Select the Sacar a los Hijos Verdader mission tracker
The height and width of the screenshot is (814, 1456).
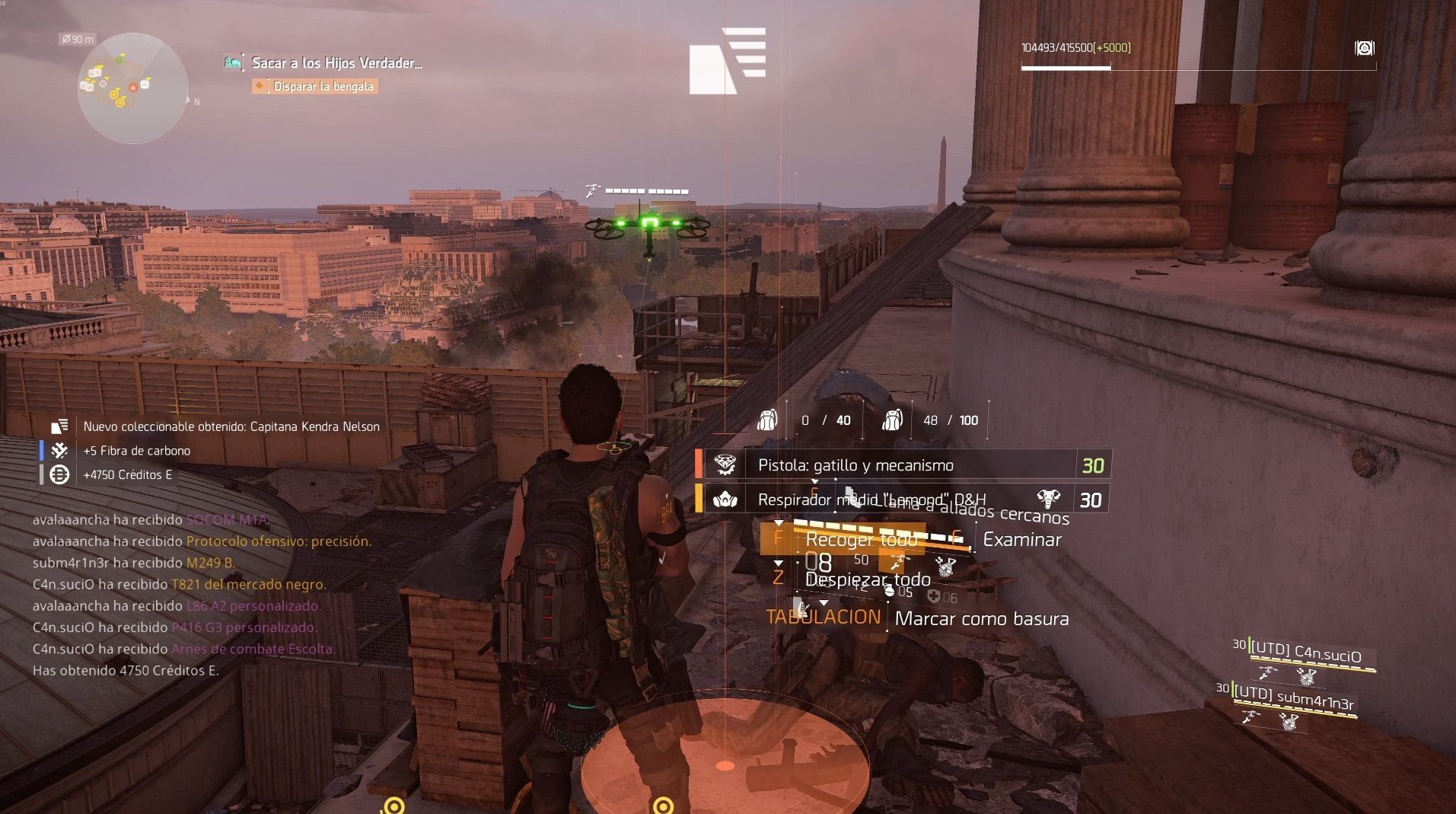pos(336,63)
